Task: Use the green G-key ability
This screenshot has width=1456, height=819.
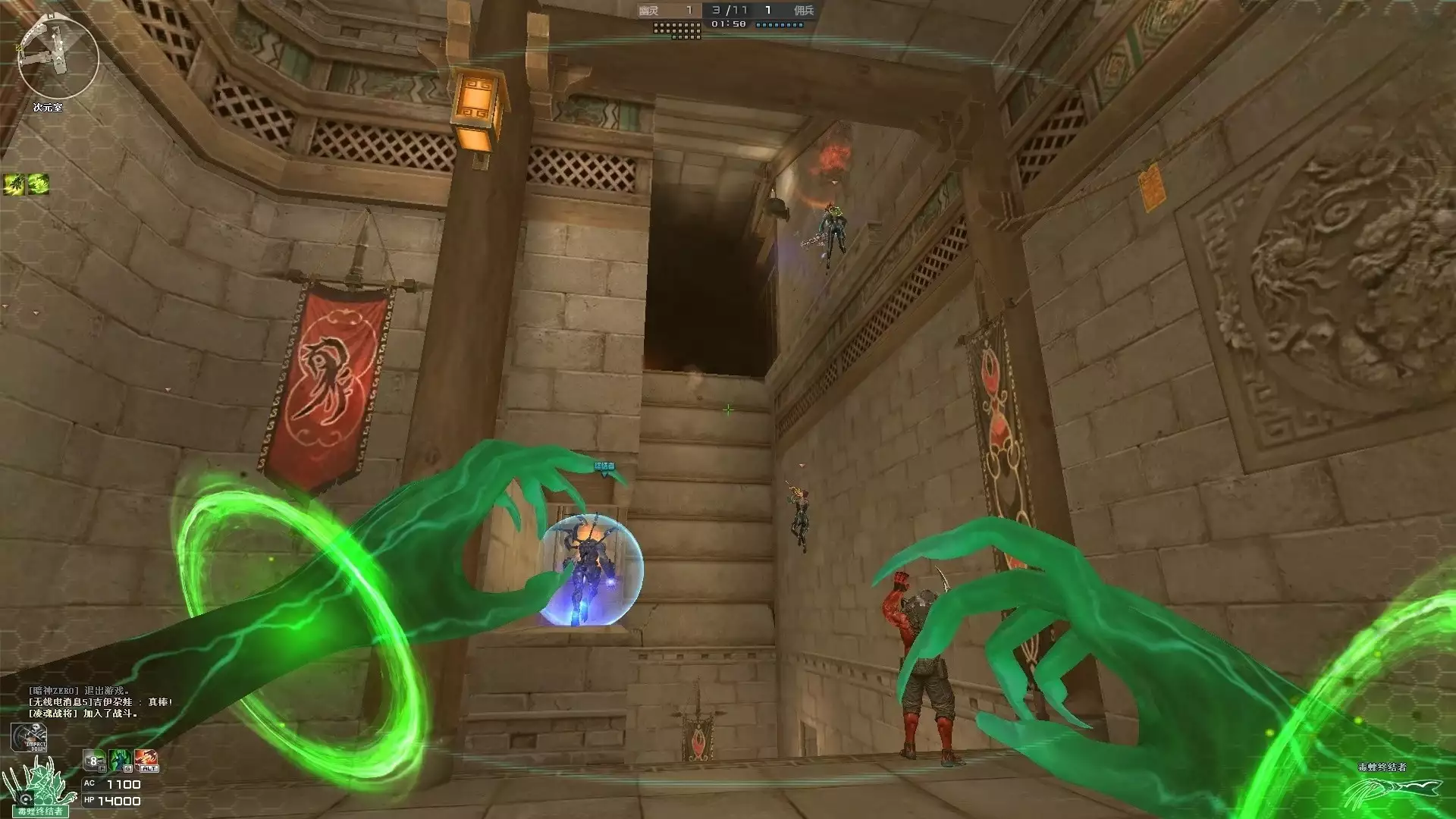Action: click(x=121, y=760)
